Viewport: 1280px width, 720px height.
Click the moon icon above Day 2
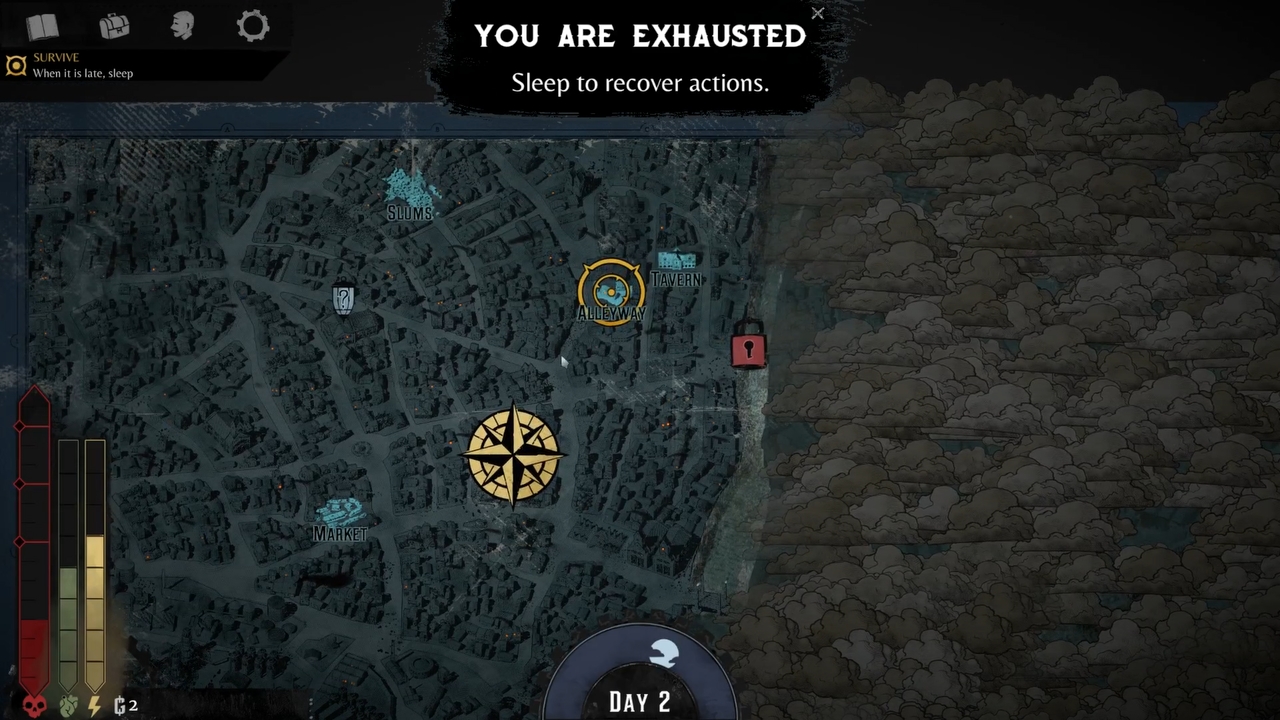(662, 652)
